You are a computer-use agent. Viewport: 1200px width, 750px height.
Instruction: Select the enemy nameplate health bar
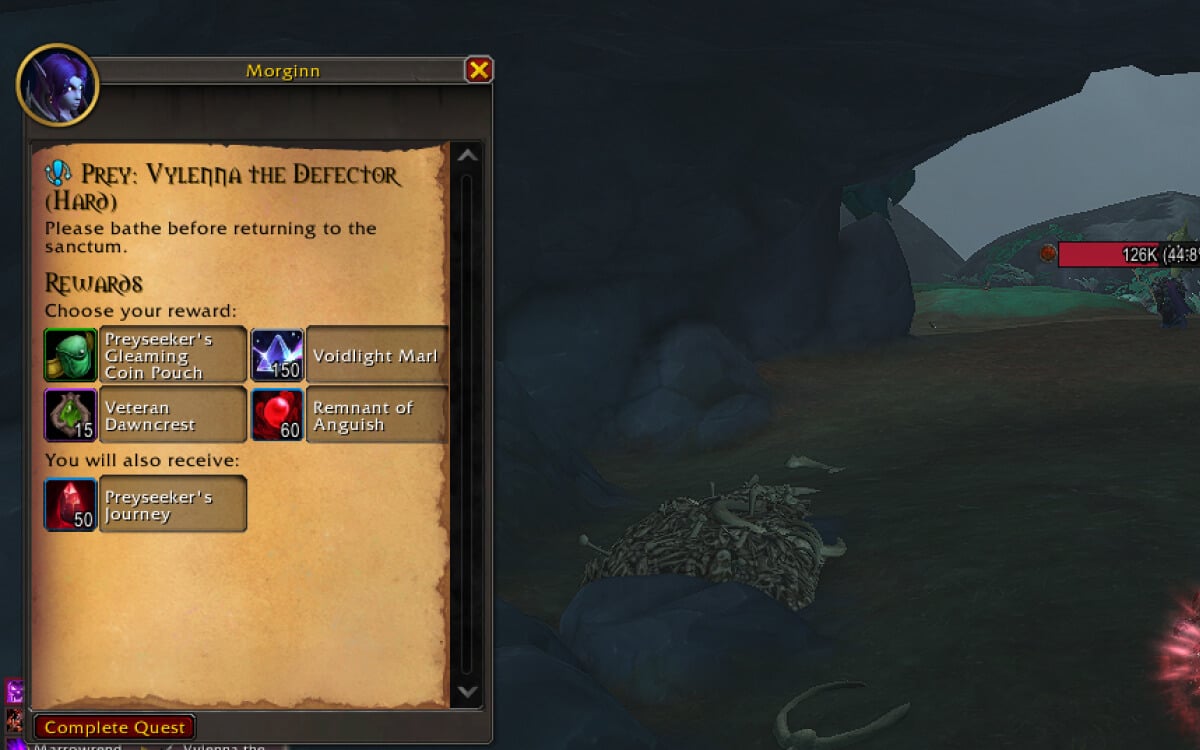point(1128,255)
